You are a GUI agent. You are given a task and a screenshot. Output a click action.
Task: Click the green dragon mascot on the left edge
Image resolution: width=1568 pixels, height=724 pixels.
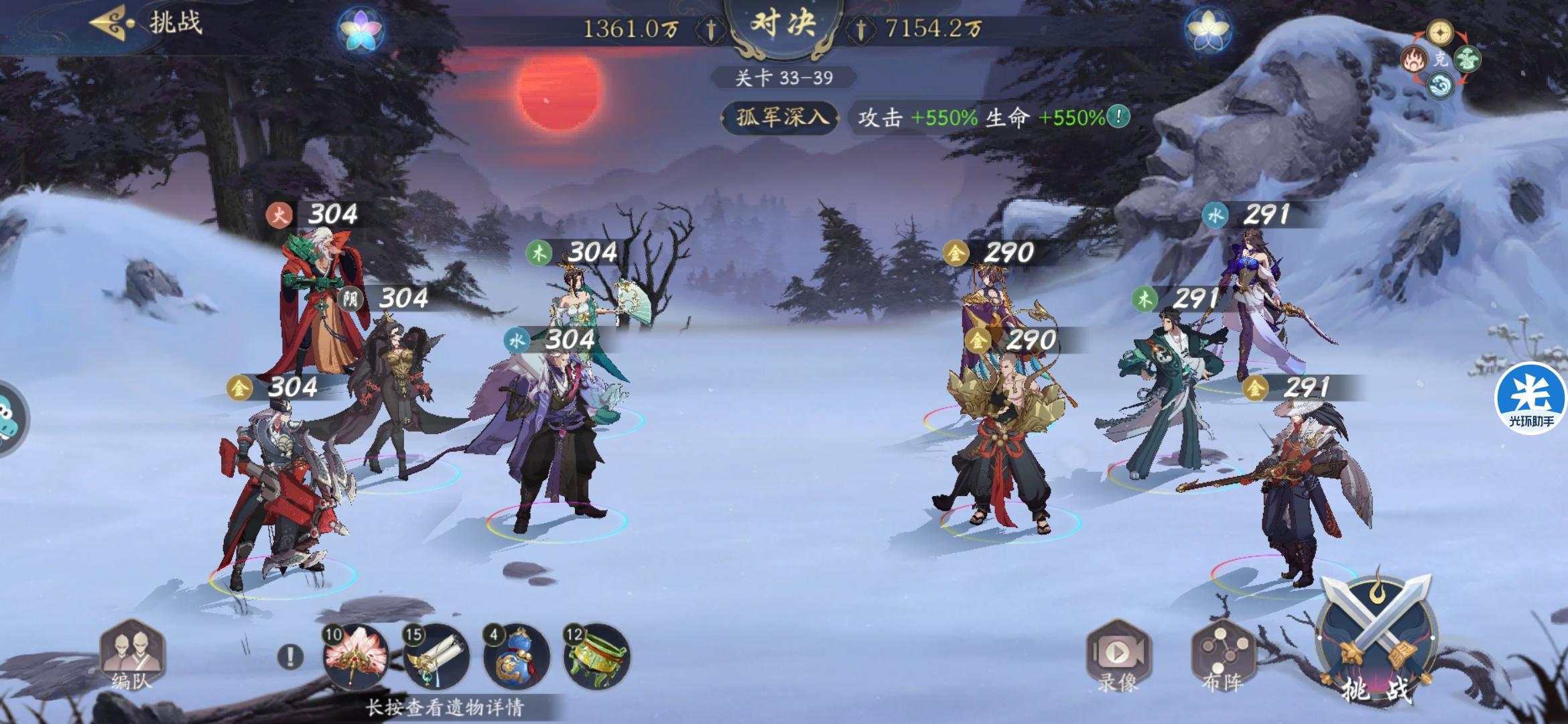(x=5, y=415)
